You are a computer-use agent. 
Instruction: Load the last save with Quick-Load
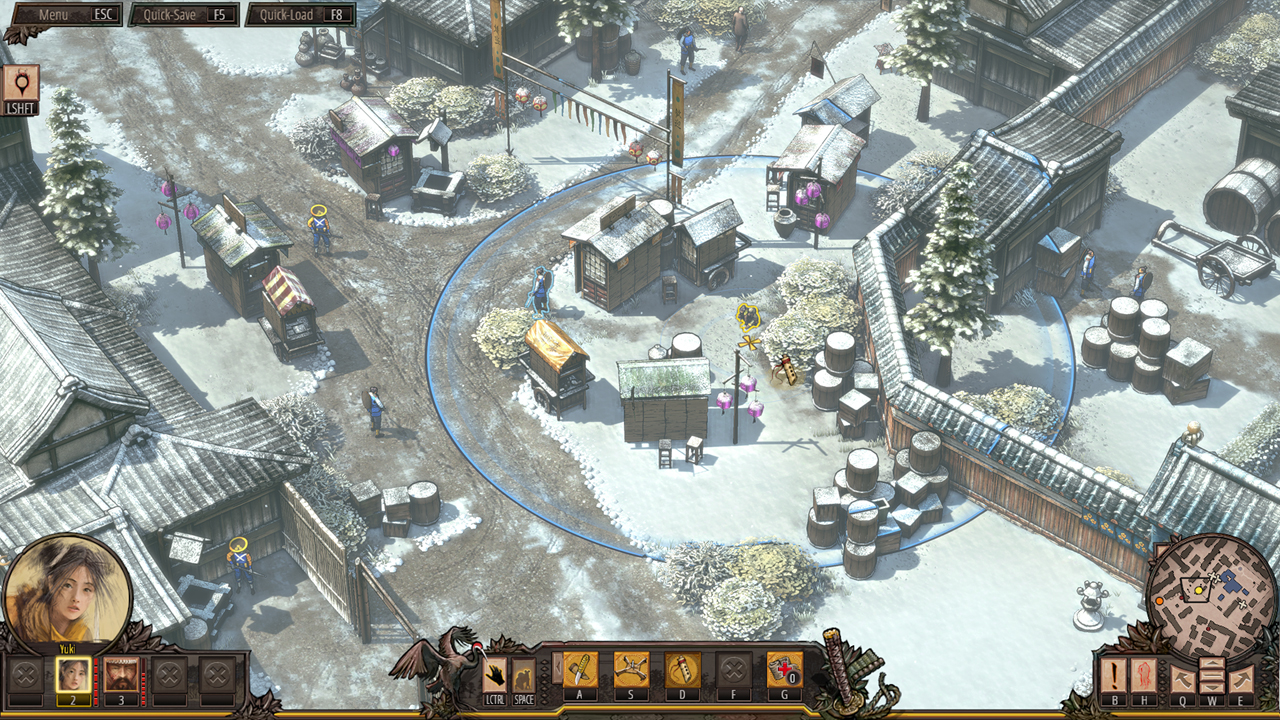tap(300, 15)
